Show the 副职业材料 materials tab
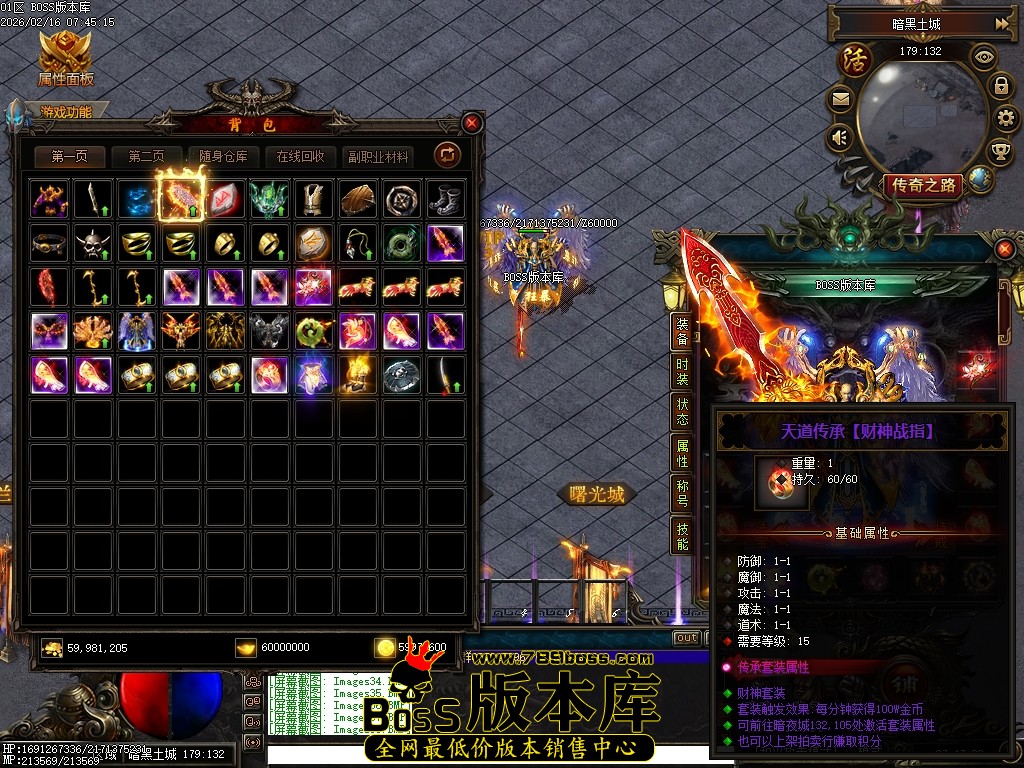Screen dimensions: 1024x768 click(378, 157)
